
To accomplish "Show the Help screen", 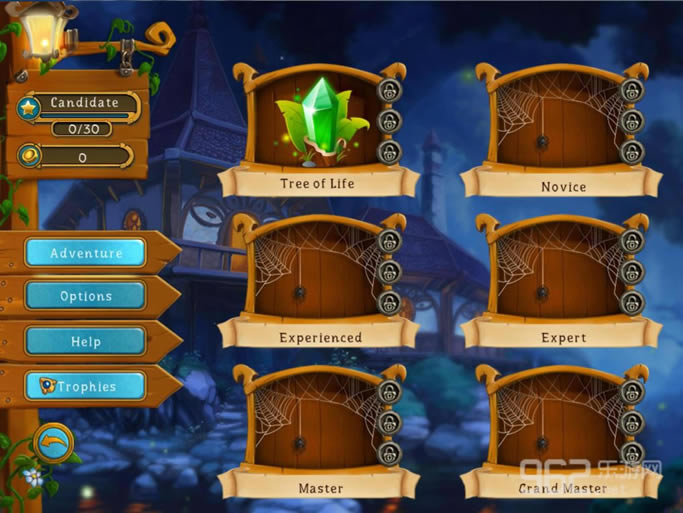I will [85, 341].
